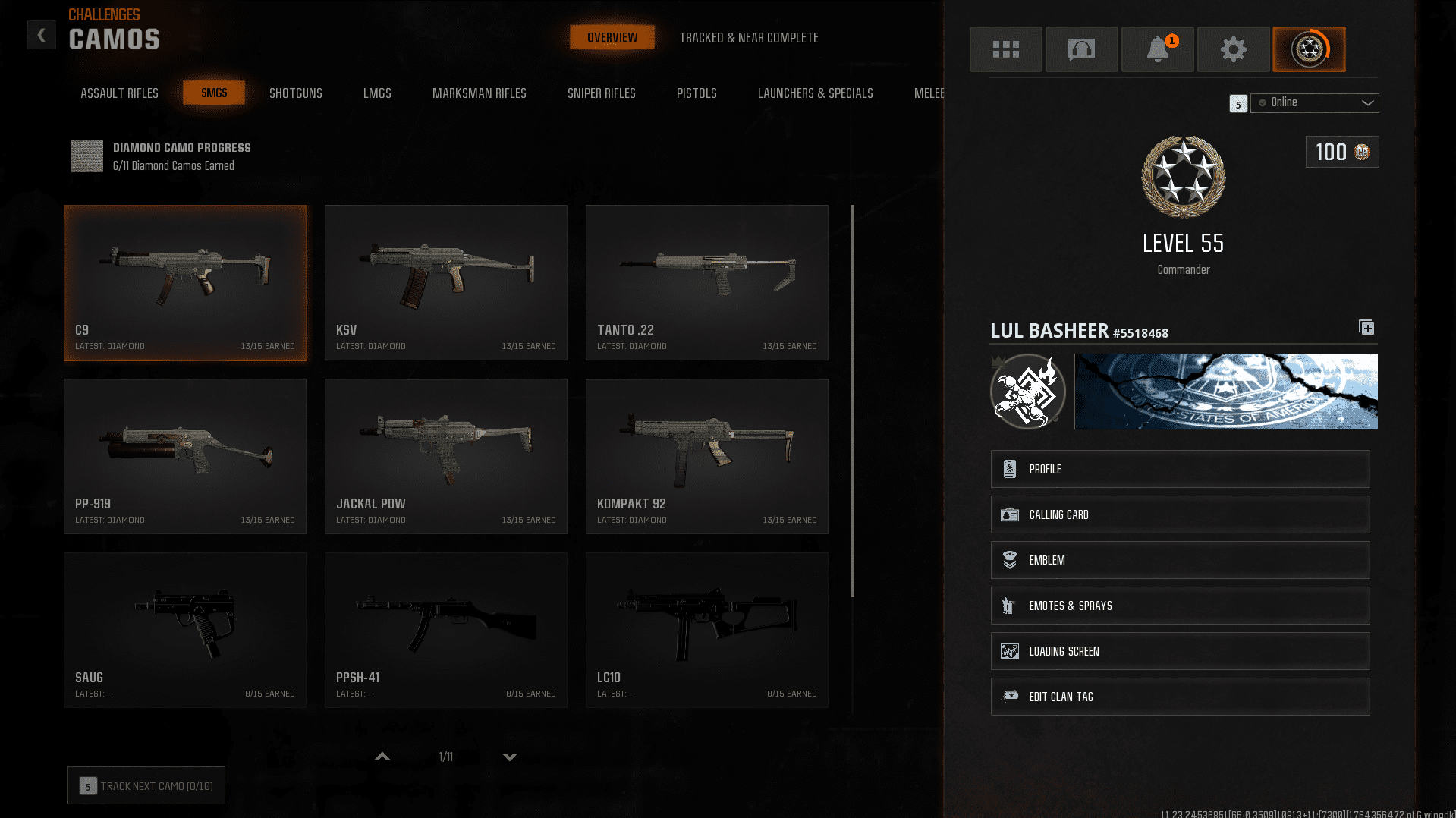Image resolution: width=1456 pixels, height=818 pixels.
Task: Open the EDIT CLAN TAG option
Action: (1179, 696)
